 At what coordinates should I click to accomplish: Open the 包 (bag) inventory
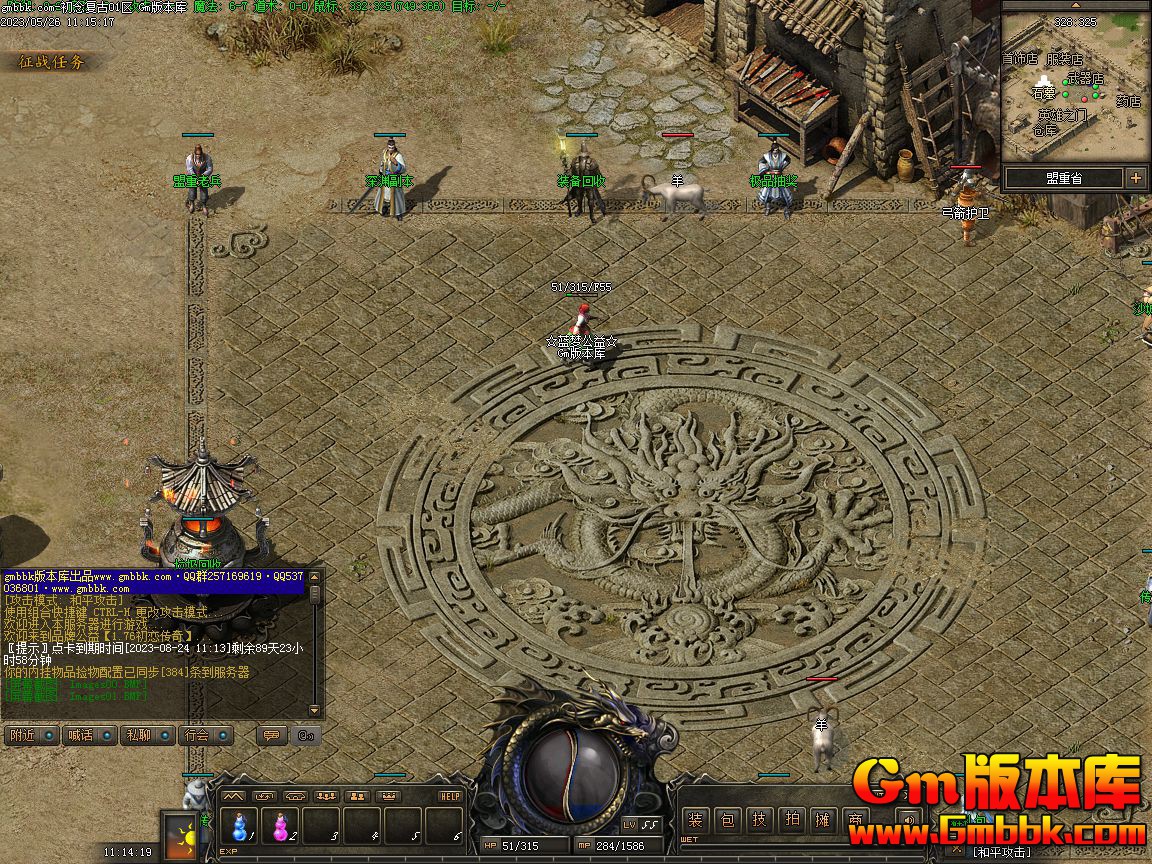728,821
